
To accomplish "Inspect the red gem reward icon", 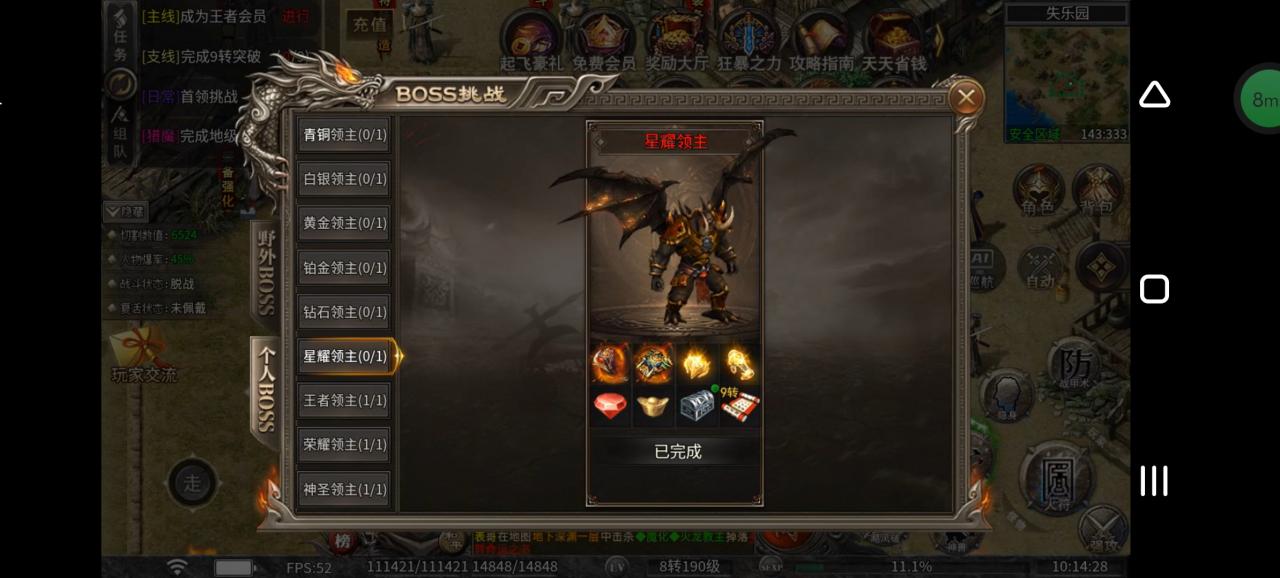I will 610,406.
